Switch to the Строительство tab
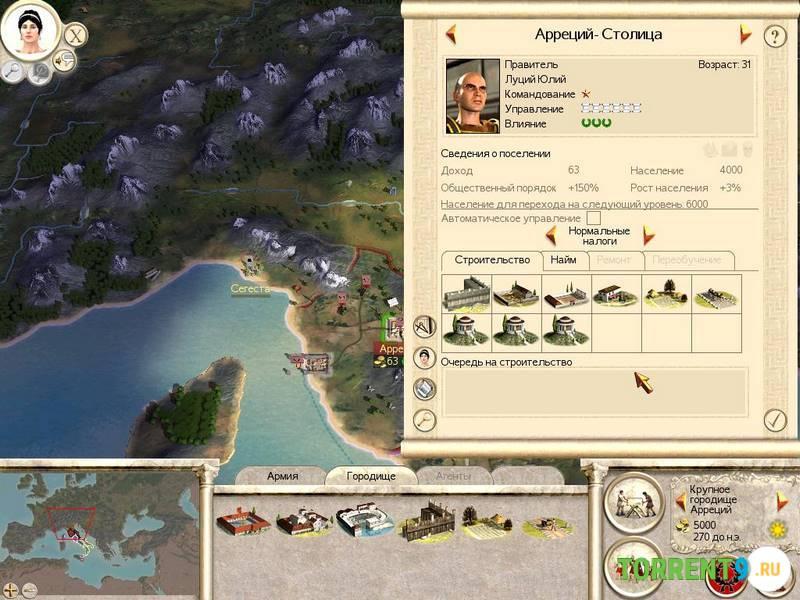 (x=492, y=260)
